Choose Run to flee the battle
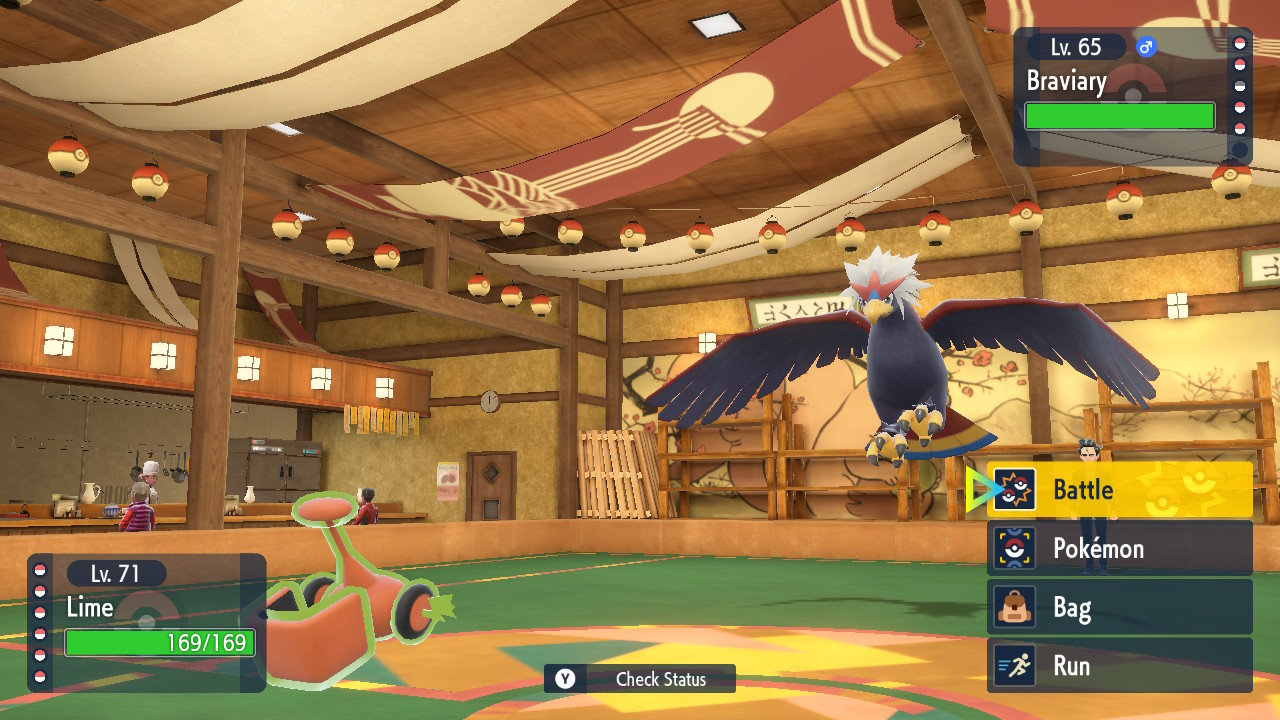 (1119, 666)
